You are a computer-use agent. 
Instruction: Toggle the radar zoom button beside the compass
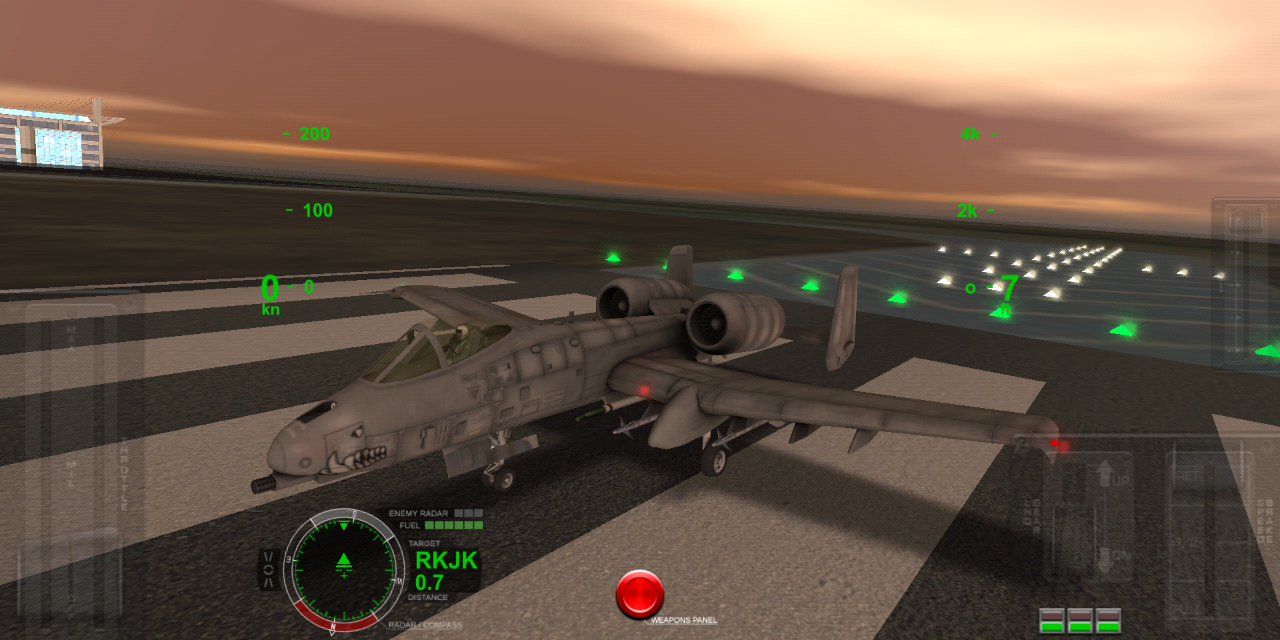tap(269, 569)
